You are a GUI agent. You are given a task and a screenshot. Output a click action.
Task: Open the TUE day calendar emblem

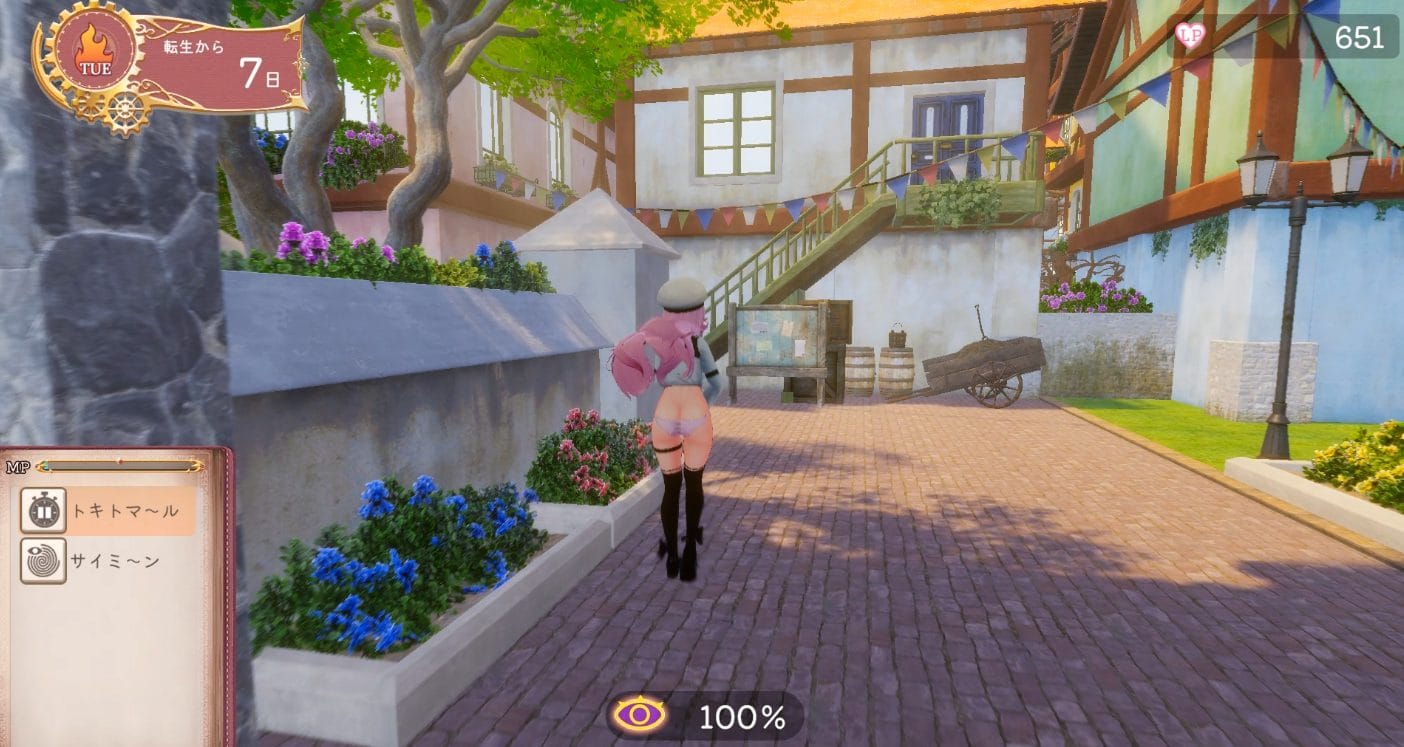tap(94, 54)
